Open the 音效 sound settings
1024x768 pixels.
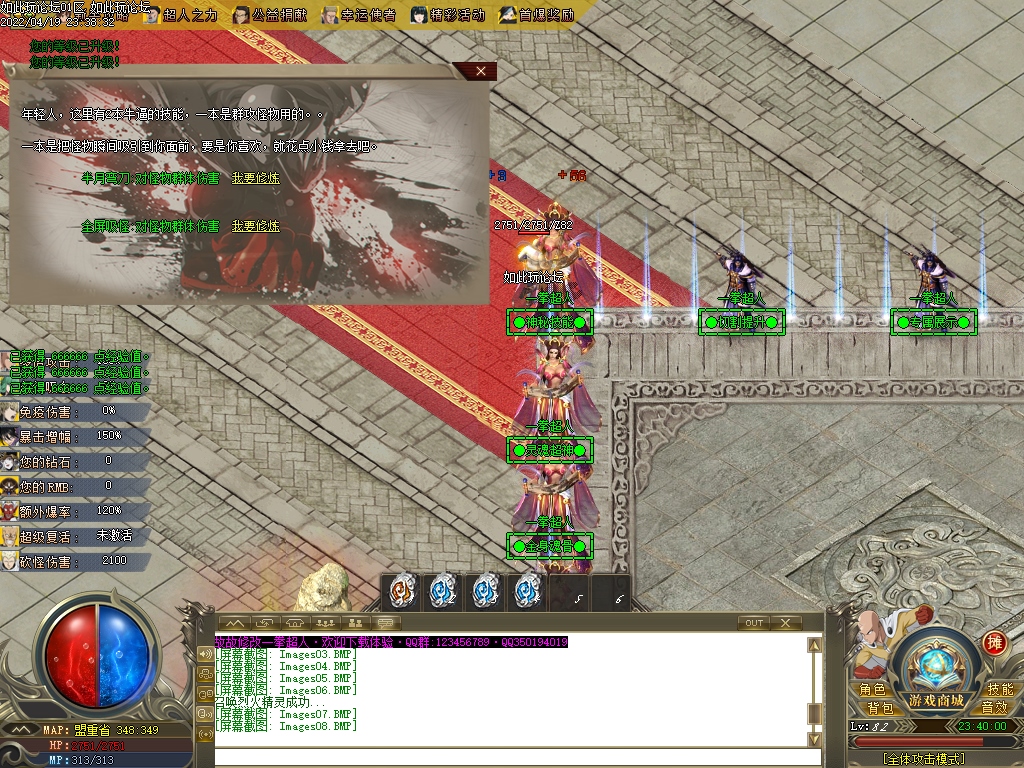(x=994, y=708)
